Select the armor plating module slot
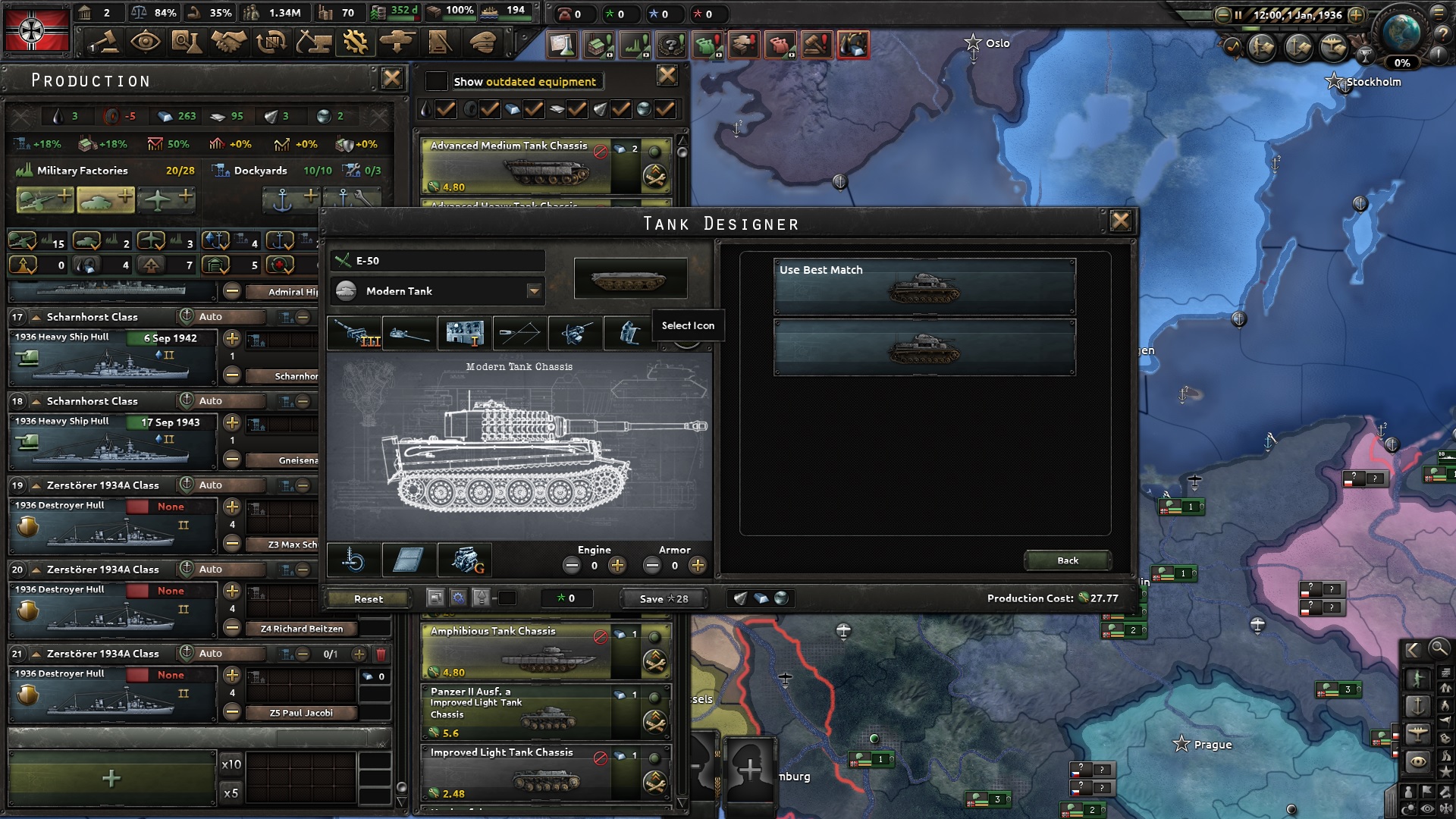This screenshot has height=819, width=1456. (x=409, y=561)
